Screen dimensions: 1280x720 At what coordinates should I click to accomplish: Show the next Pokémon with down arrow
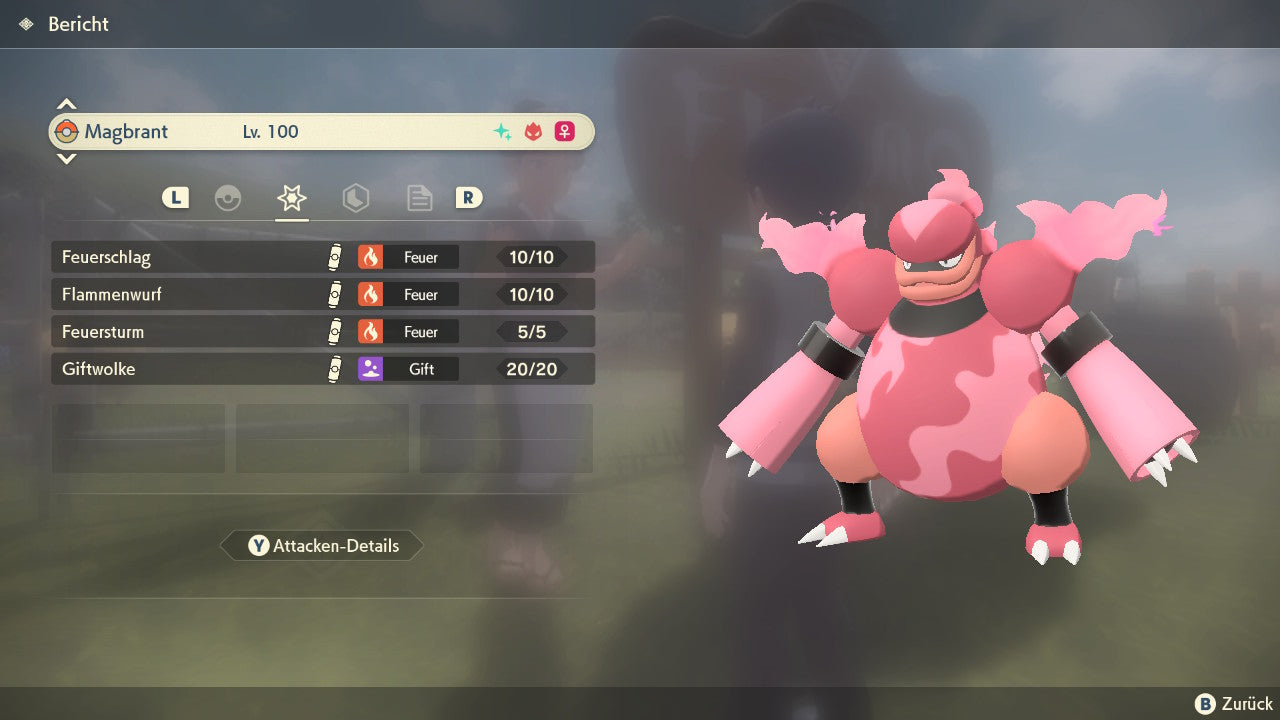point(66,158)
